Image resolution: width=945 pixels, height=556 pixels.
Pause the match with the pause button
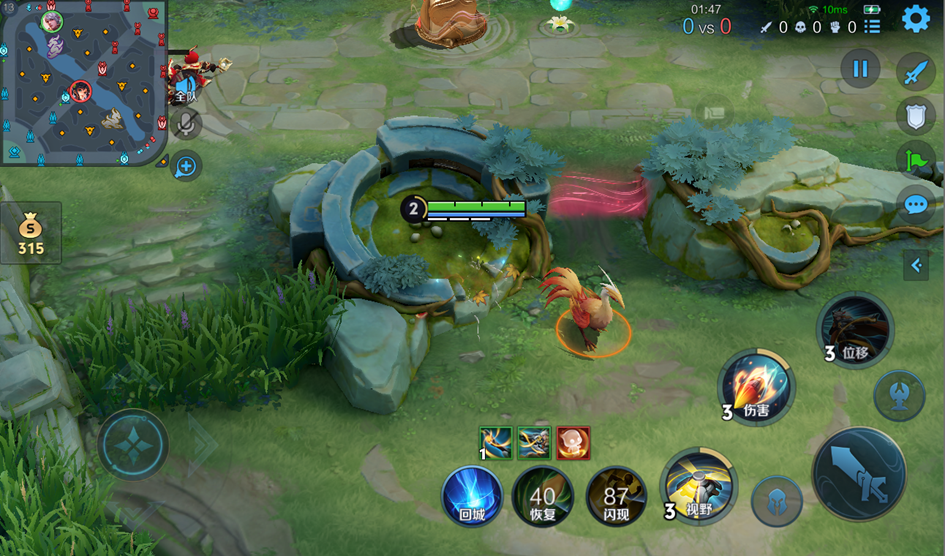tap(860, 70)
